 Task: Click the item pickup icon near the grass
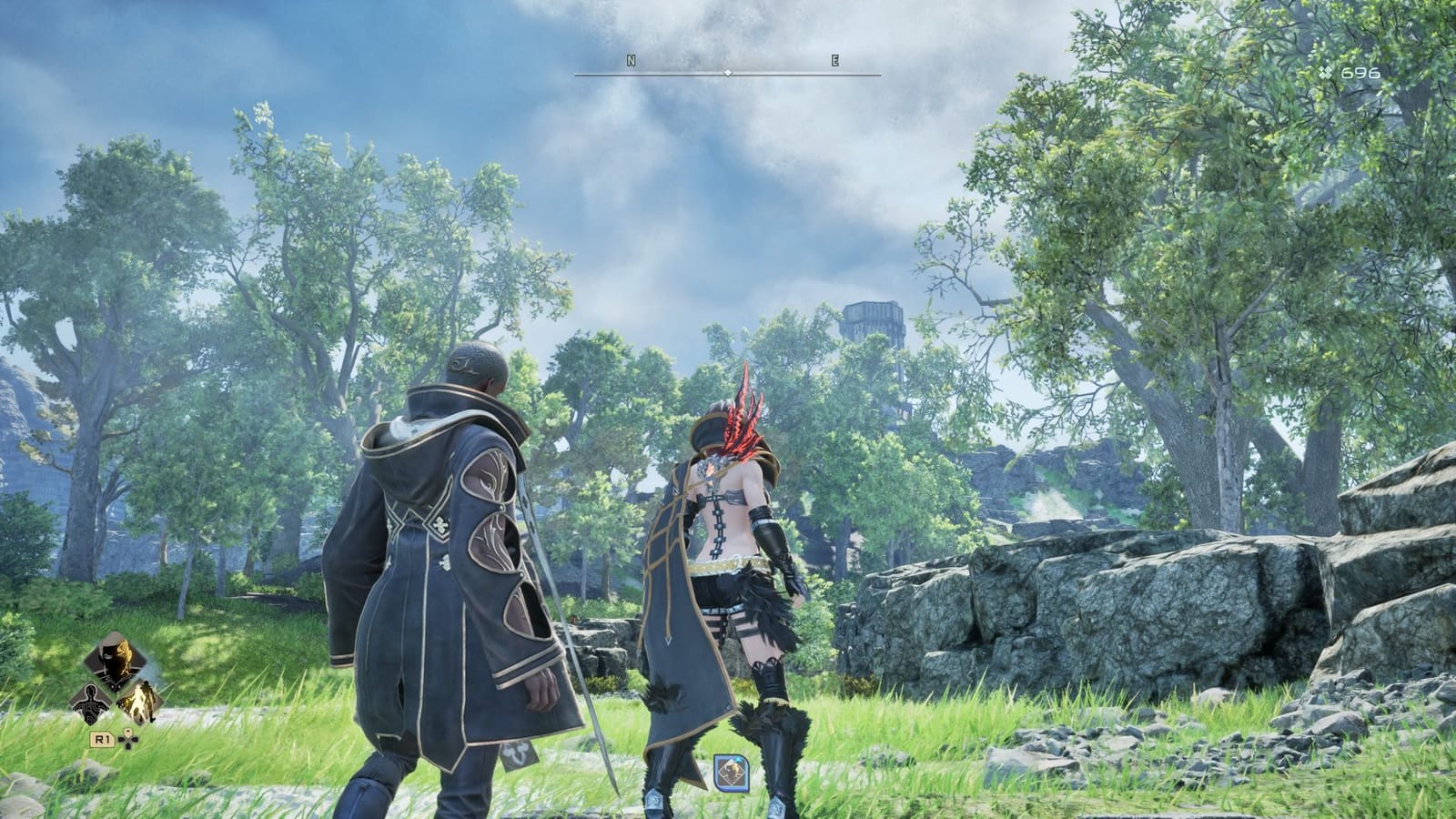pos(732,771)
